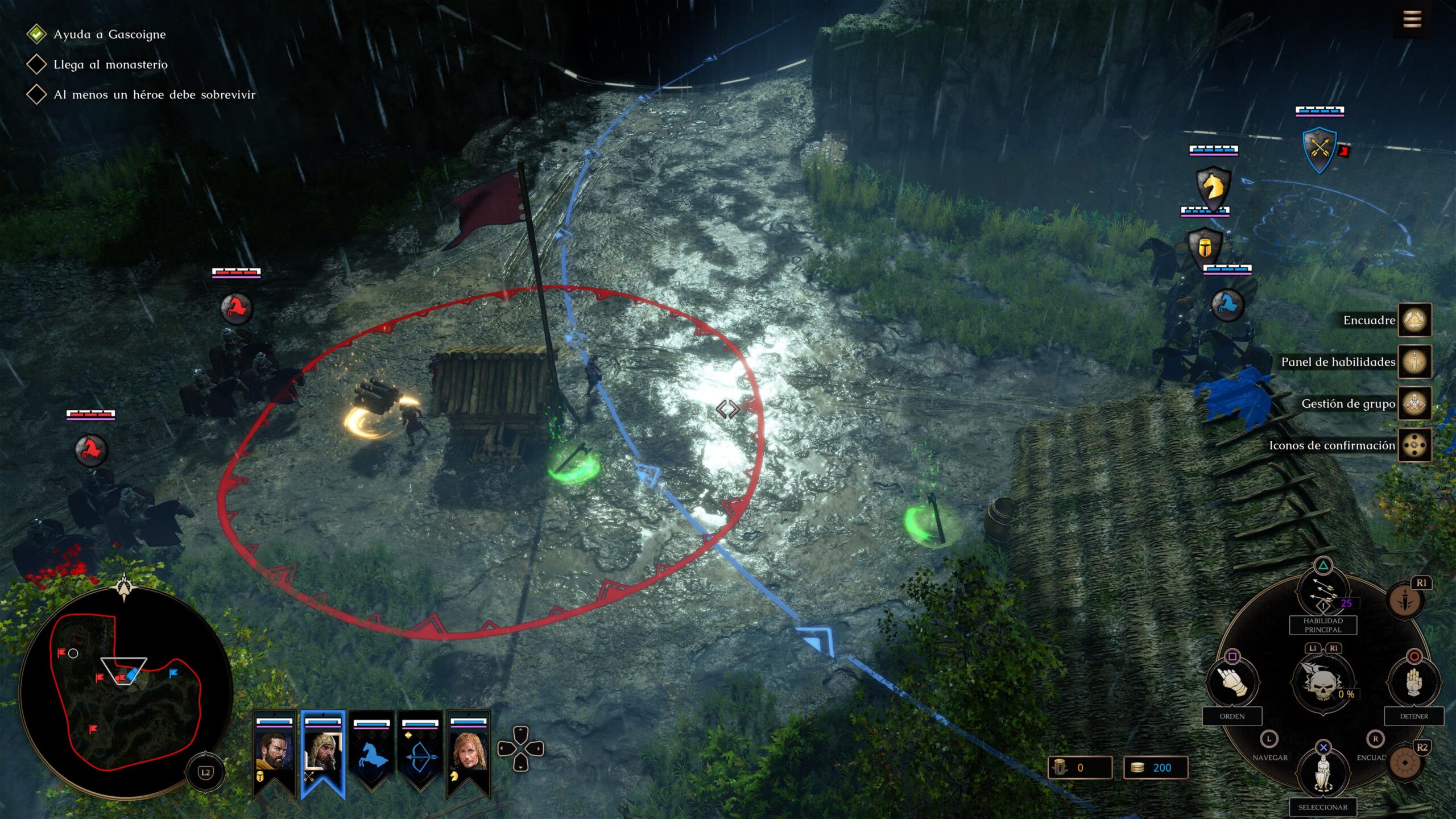Open the Panel de habilidades
Image resolution: width=1456 pixels, height=819 pixels.
1414,362
